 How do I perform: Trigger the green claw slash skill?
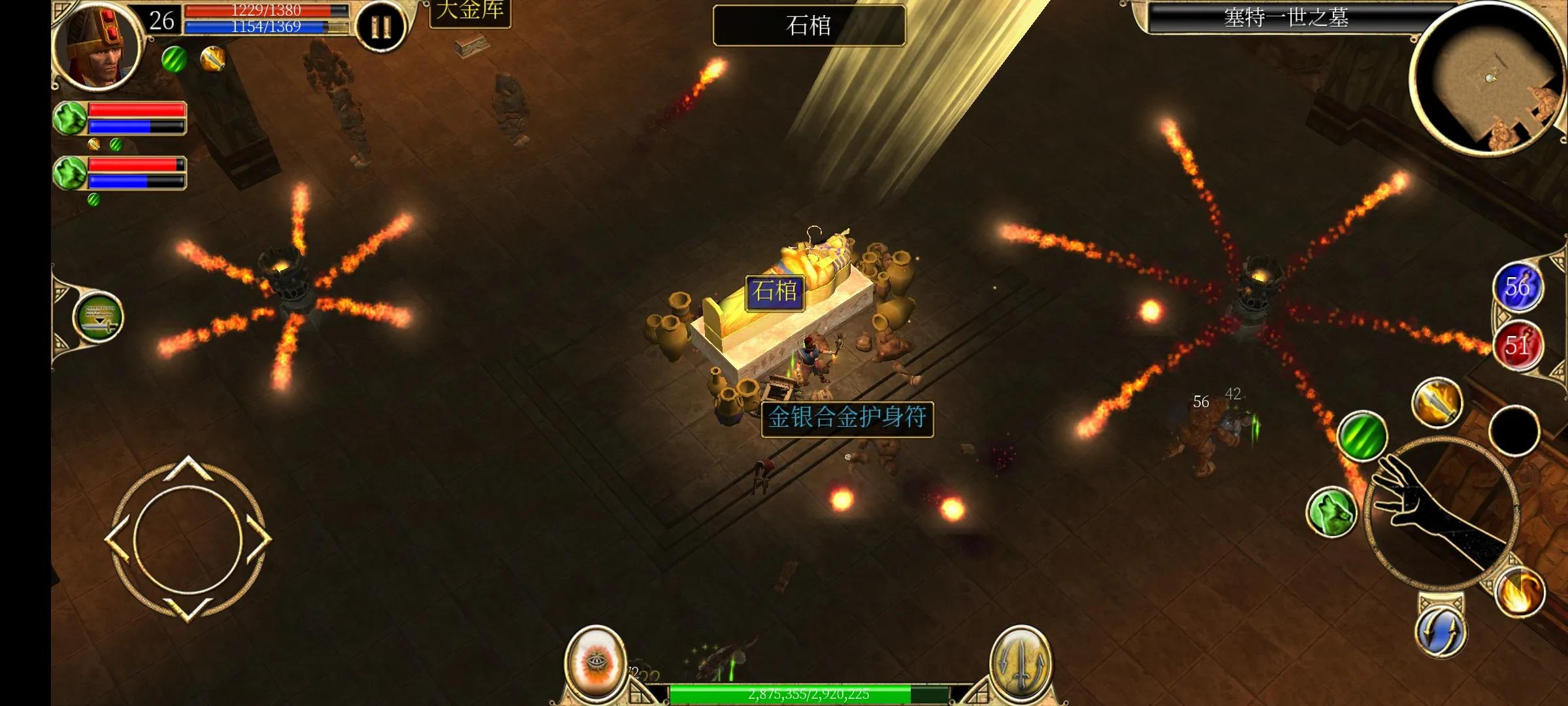[x=1362, y=436]
